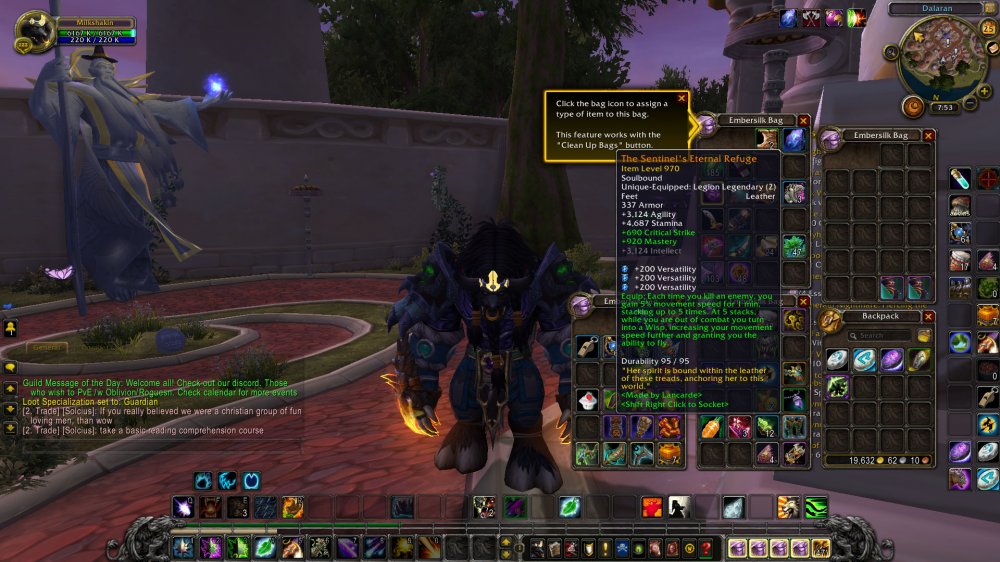Use the green tiger-stripe ability icon
Screen dimensions: 1000x562
coord(816,507)
